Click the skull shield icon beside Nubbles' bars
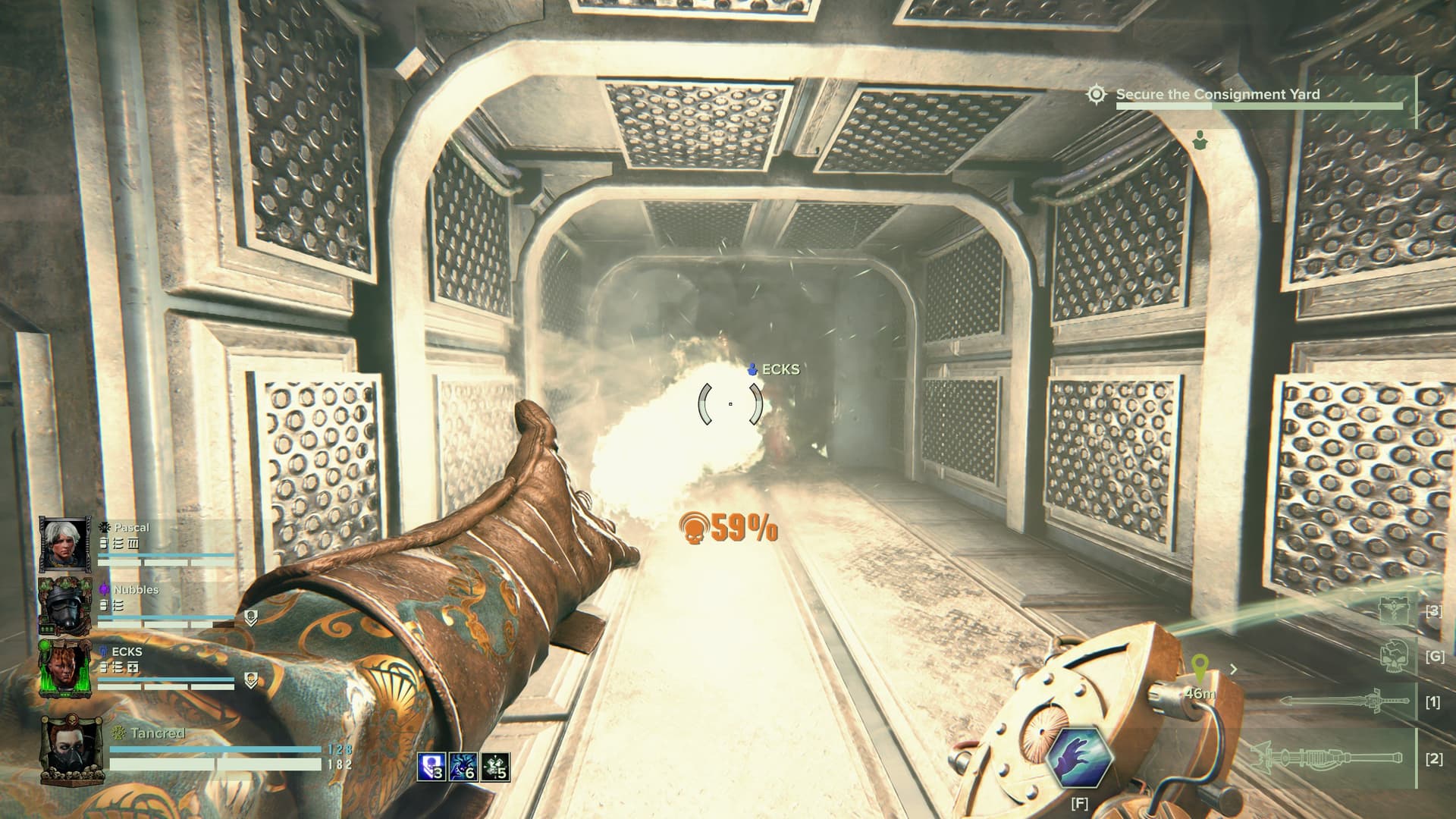 250,617
